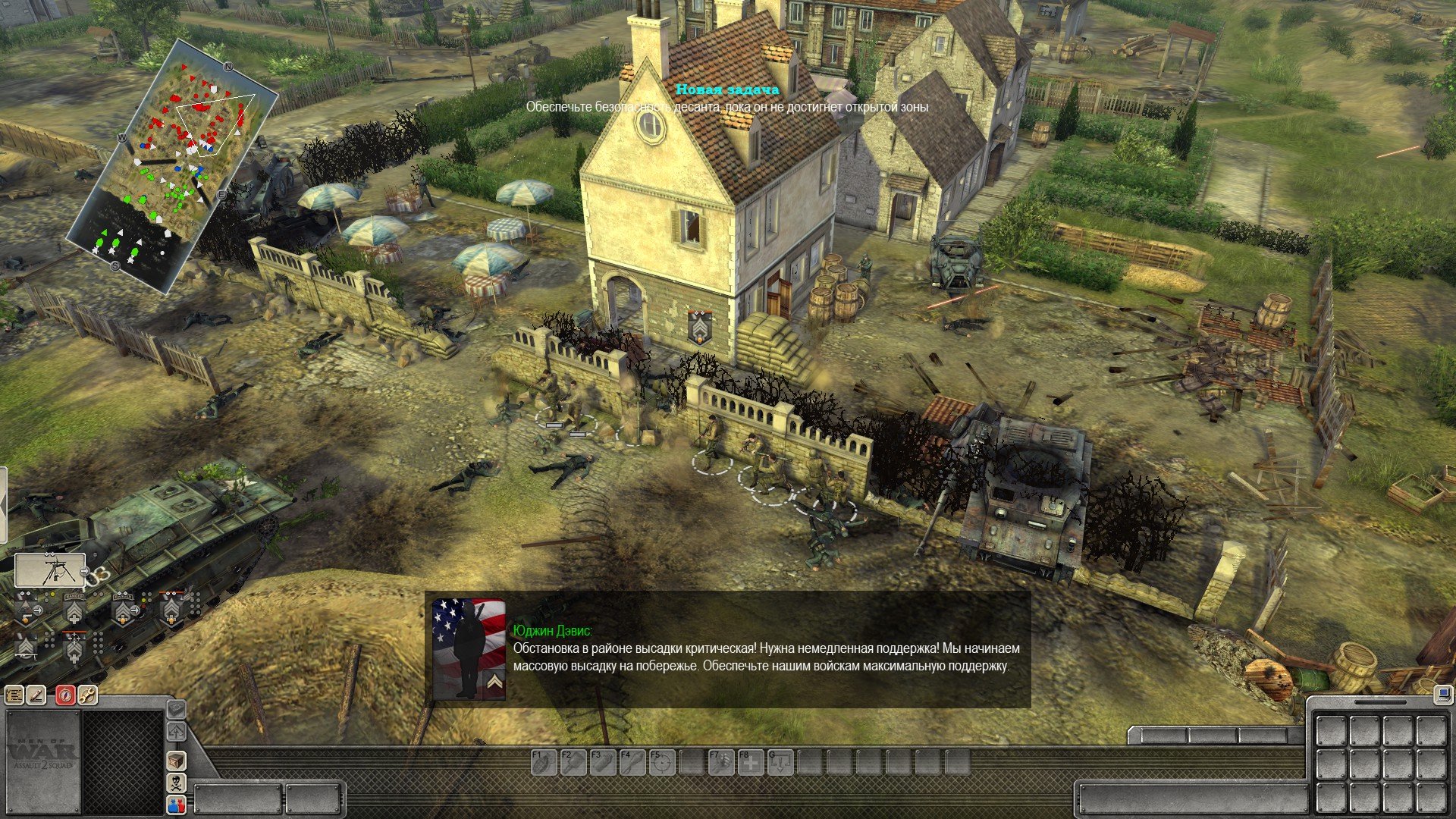Click the pencil notes icon

pyautogui.click(x=36, y=695)
